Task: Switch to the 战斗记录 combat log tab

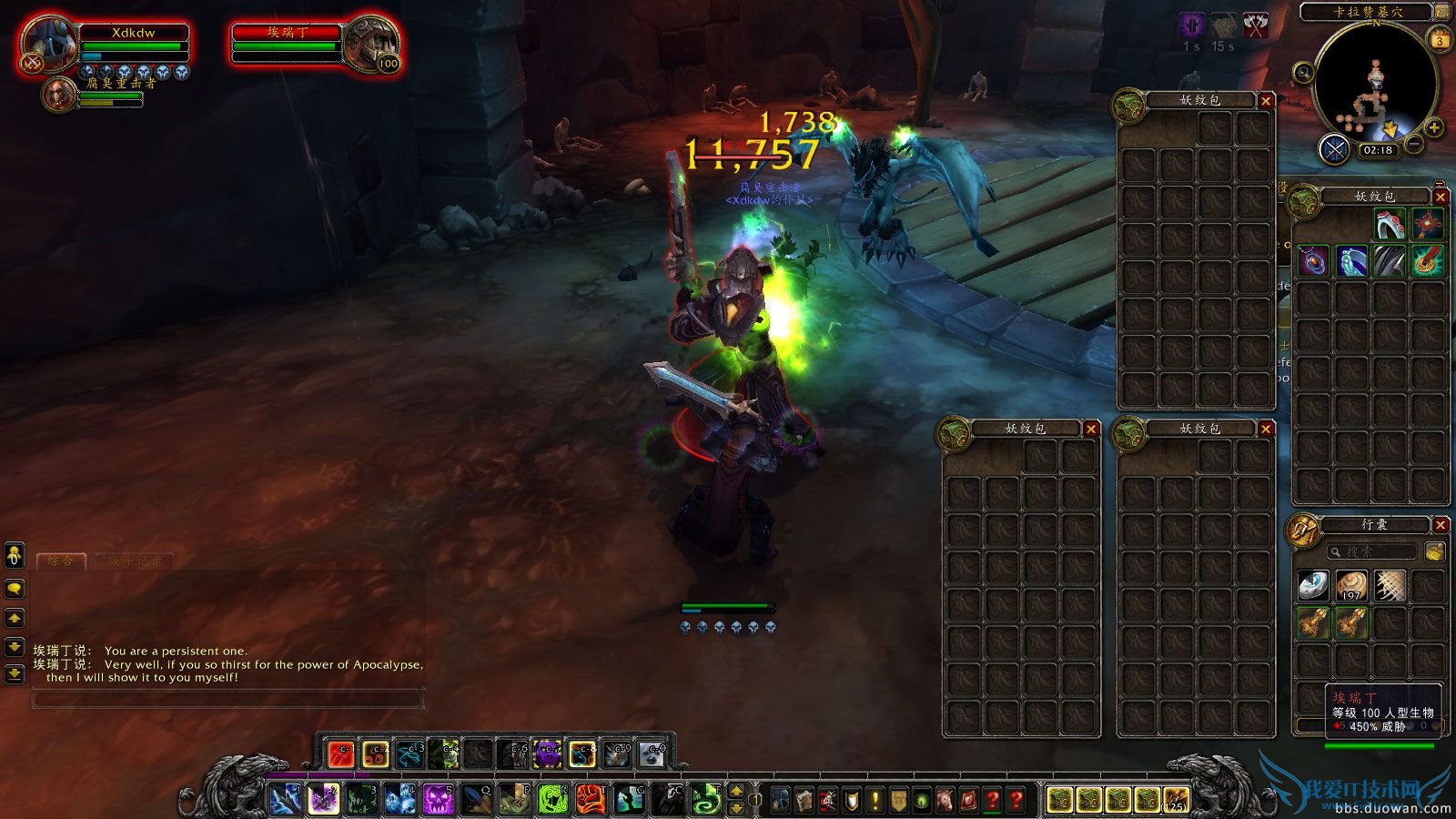Action: pos(135,561)
